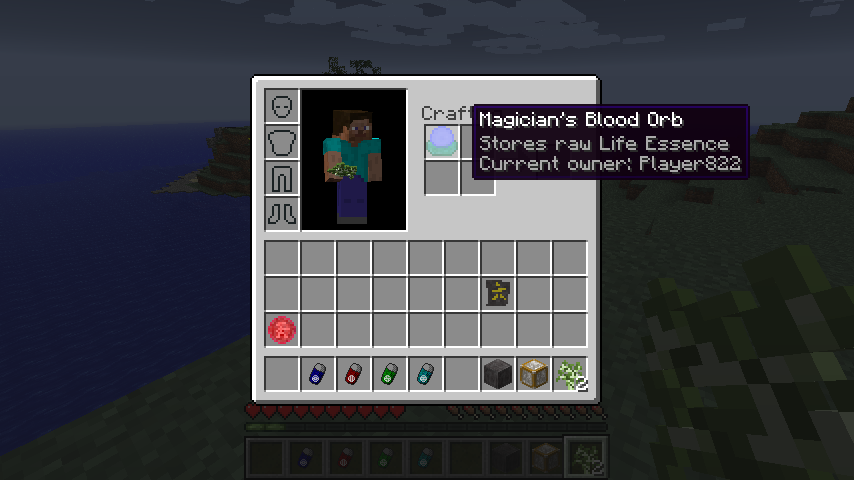This screenshot has width=854, height=480.
Task: Pick up the dark slate with yellow rune
Action: pos(498,293)
